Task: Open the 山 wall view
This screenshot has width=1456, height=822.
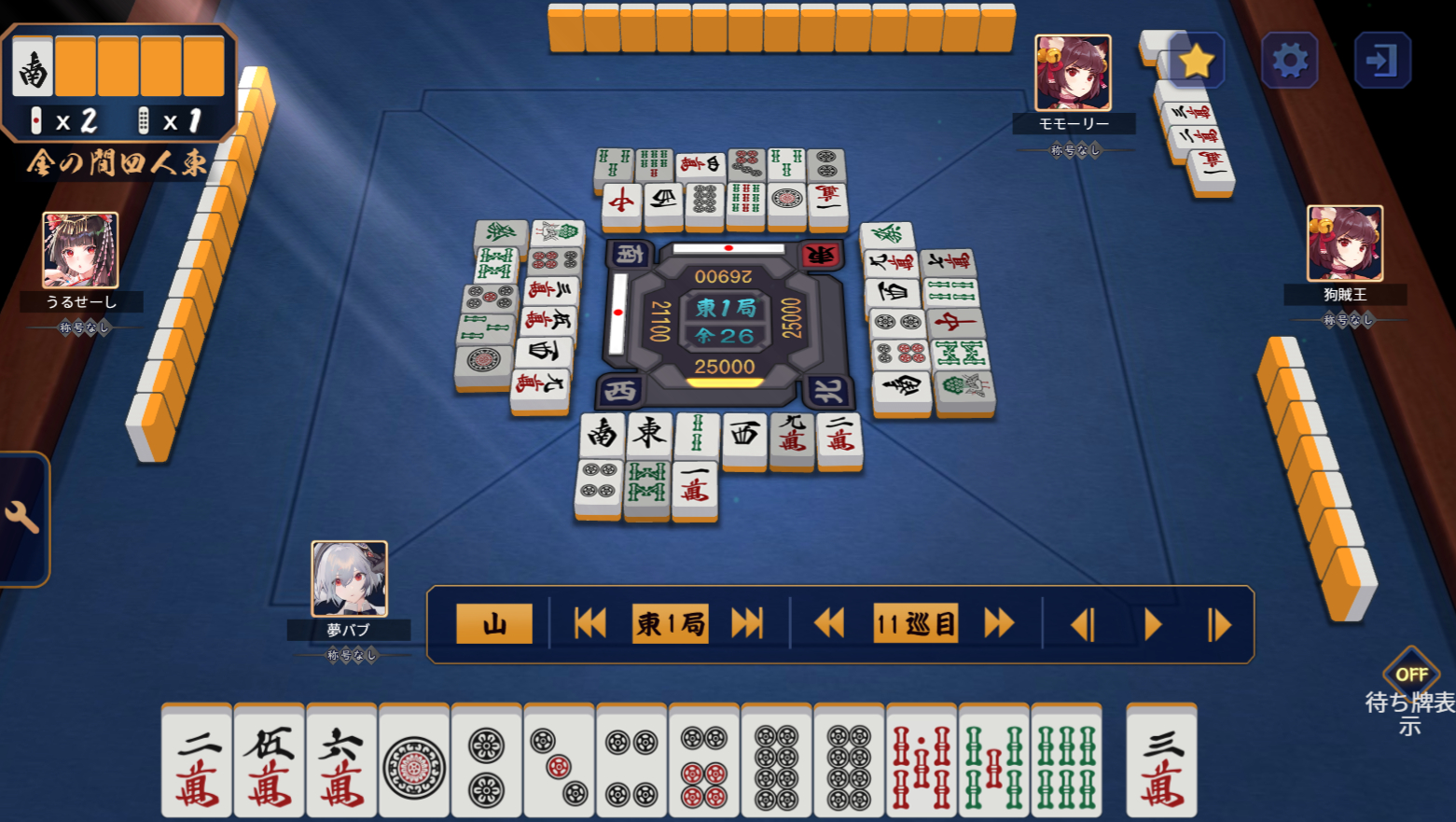Action: coord(492,622)
